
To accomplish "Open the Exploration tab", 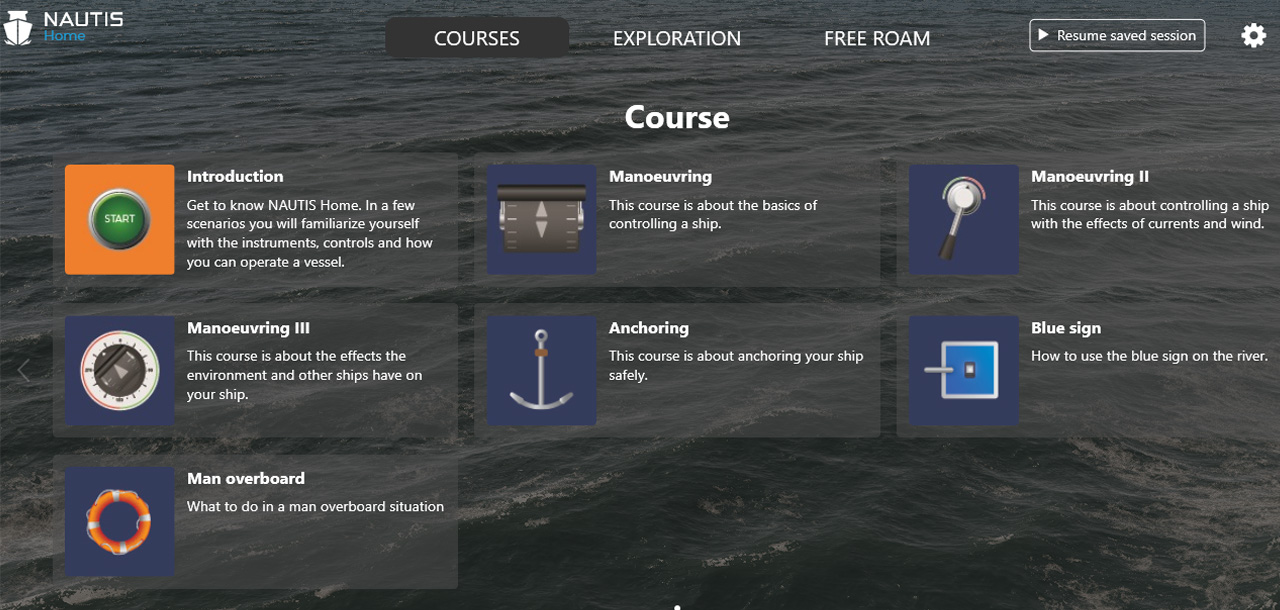I will [676, 38].
